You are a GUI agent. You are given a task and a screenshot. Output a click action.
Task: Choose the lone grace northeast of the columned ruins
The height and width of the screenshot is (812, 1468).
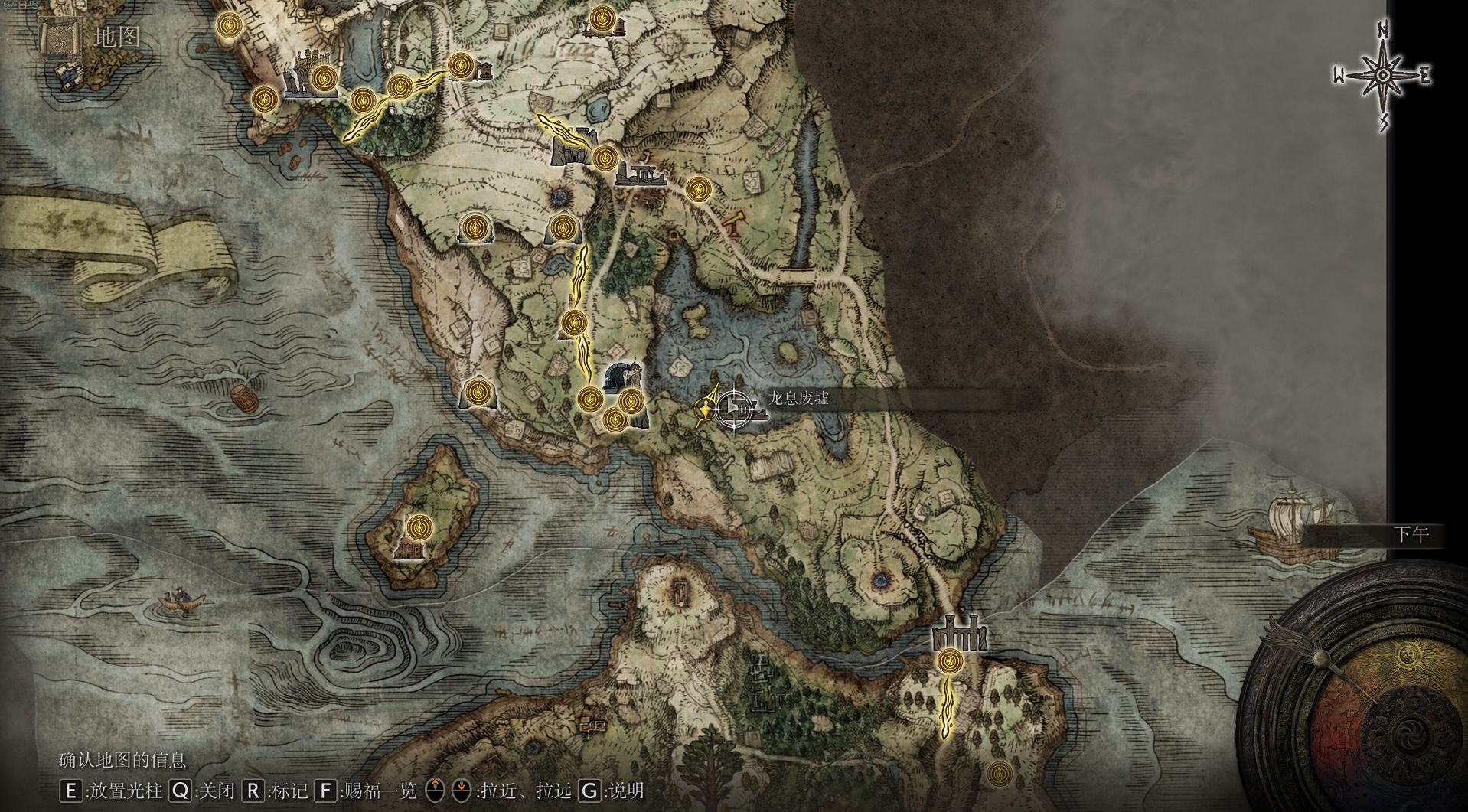click(697, 189)
